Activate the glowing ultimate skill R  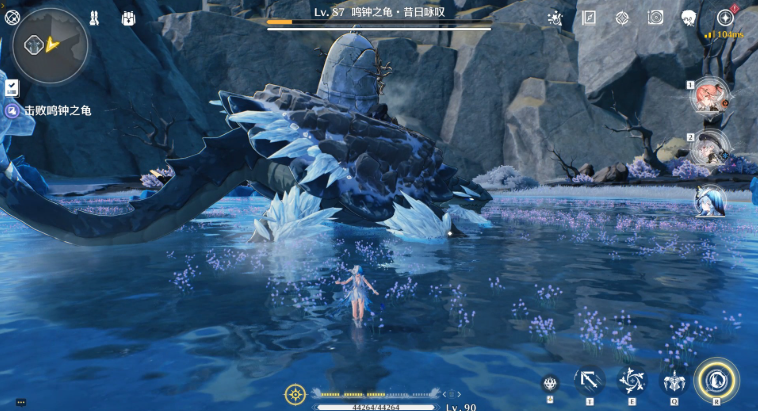pos(716,380)
